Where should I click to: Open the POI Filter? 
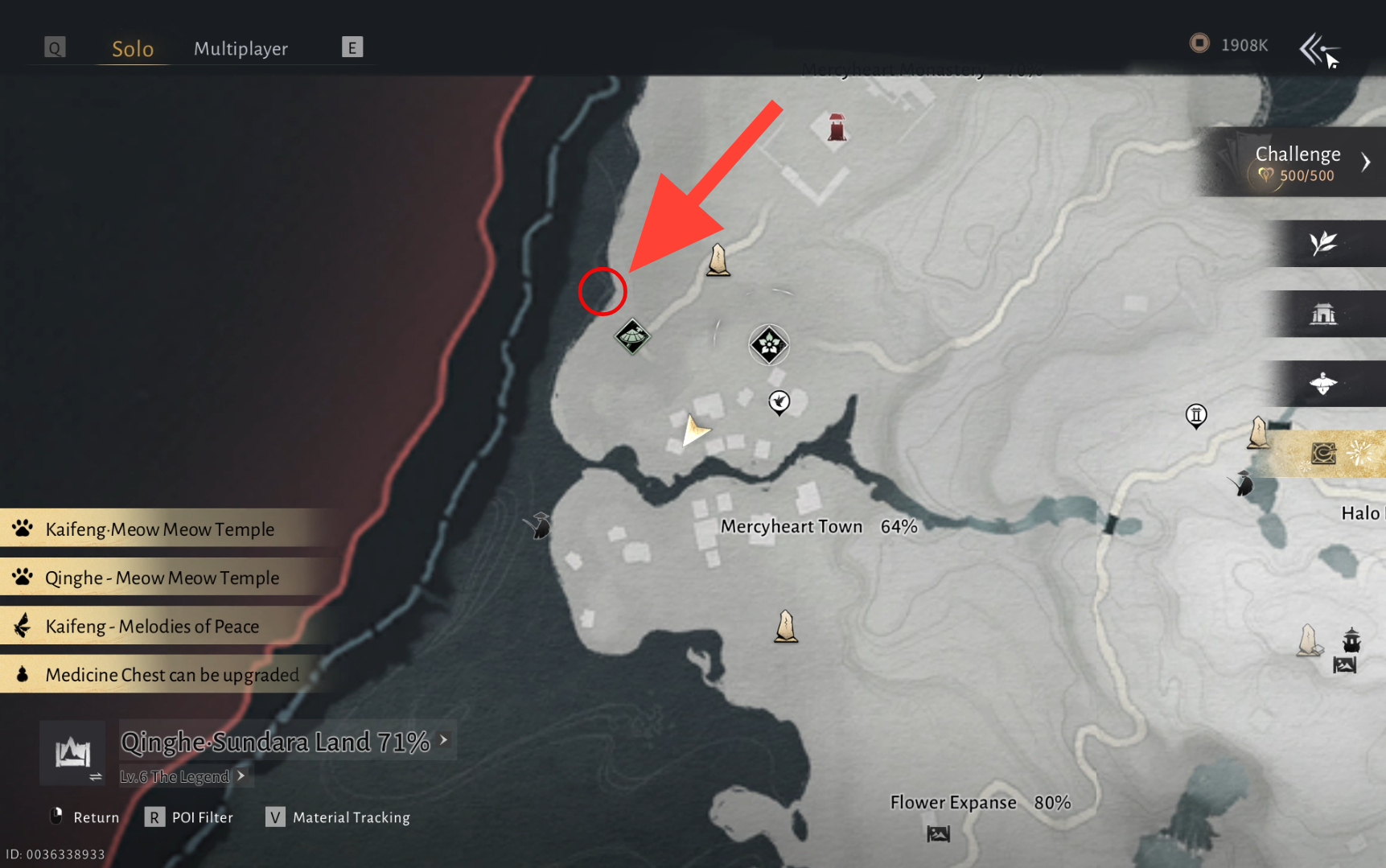coord(190,817)
